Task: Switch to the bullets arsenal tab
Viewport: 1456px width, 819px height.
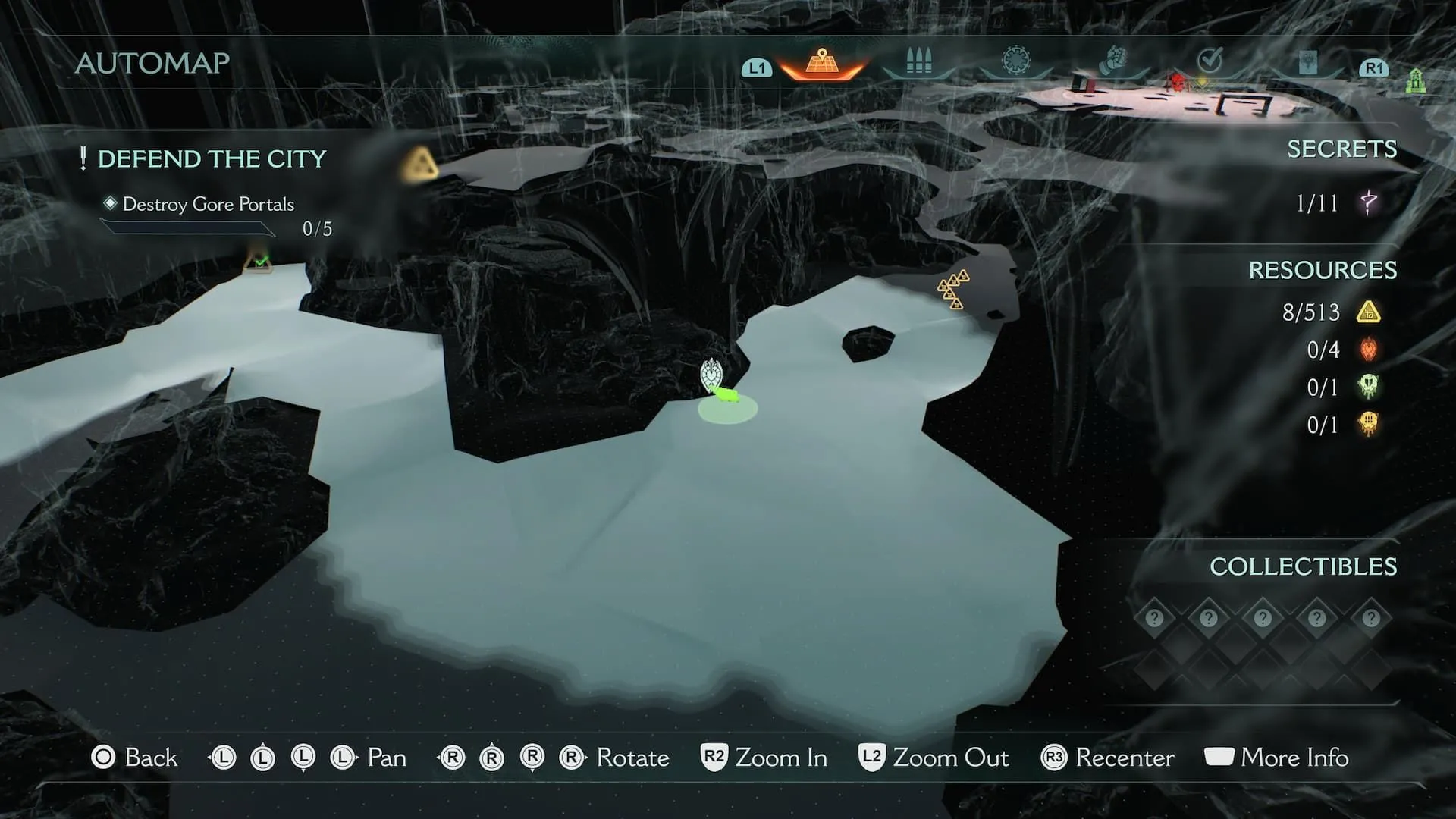Action: [x=918, y=61]
